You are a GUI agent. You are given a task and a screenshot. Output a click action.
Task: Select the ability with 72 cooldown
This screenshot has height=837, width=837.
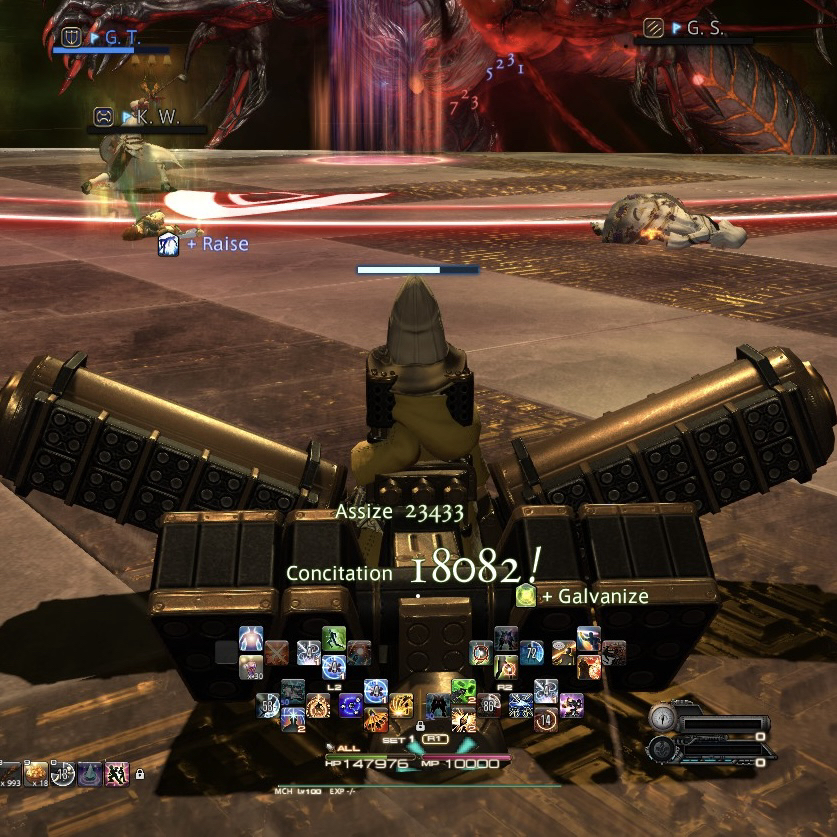click(530, 653)
